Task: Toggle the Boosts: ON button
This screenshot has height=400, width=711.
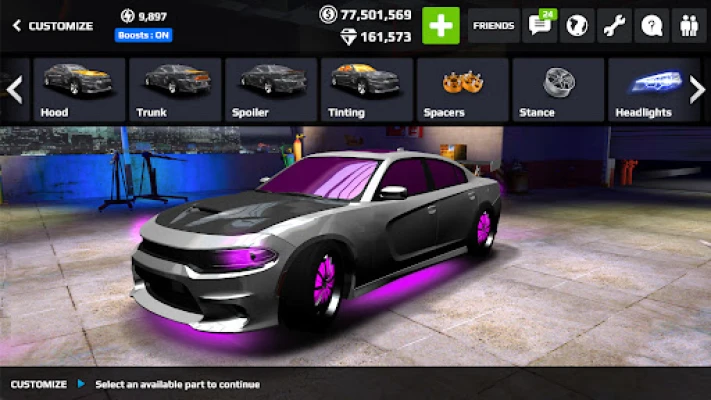Action: point(143,35)
